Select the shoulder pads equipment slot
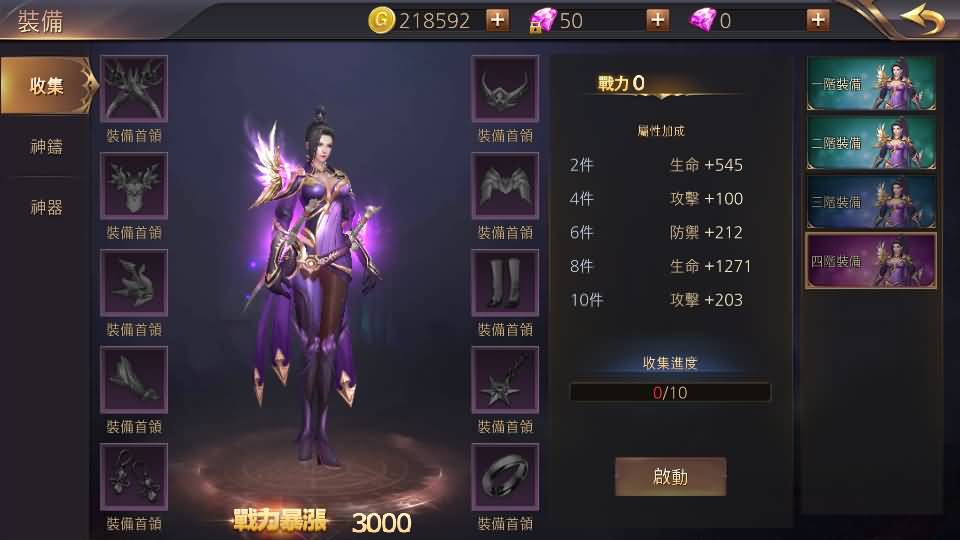 [x=505, y=186]
